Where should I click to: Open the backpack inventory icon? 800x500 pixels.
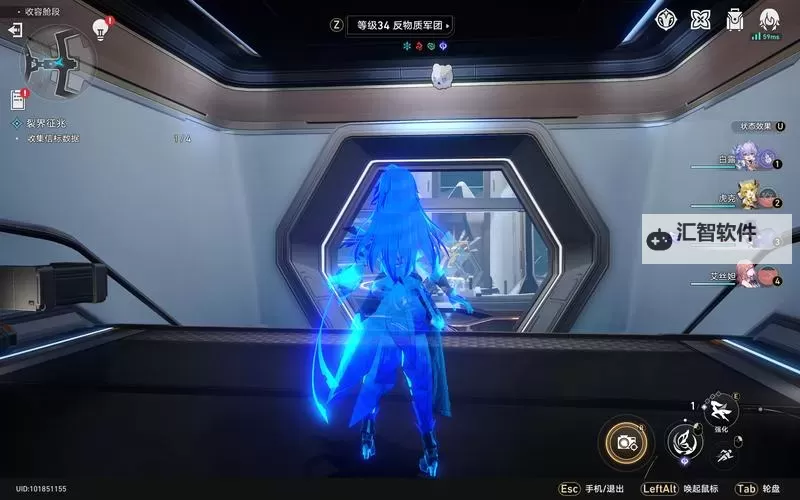[735, 20]
